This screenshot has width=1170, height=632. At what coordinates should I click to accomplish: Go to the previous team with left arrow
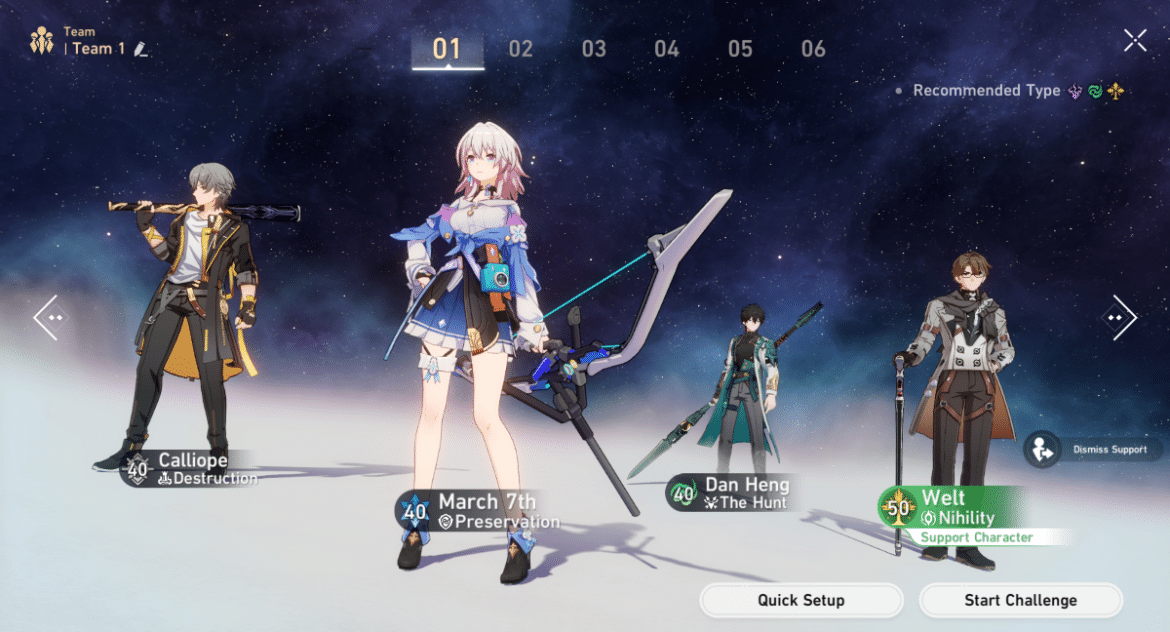pos(49,317)
